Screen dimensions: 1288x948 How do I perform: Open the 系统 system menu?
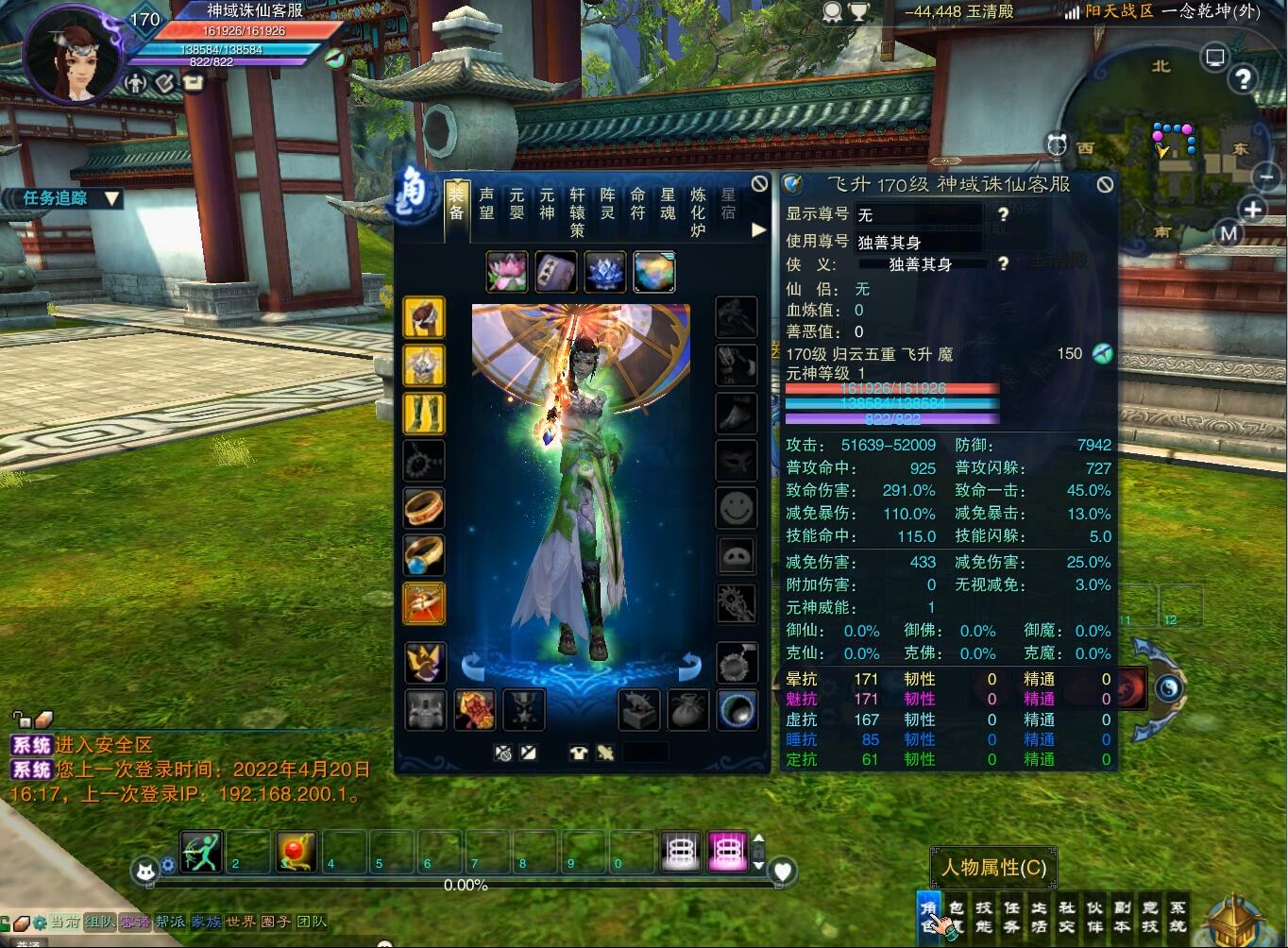(x=1178, y=917)
